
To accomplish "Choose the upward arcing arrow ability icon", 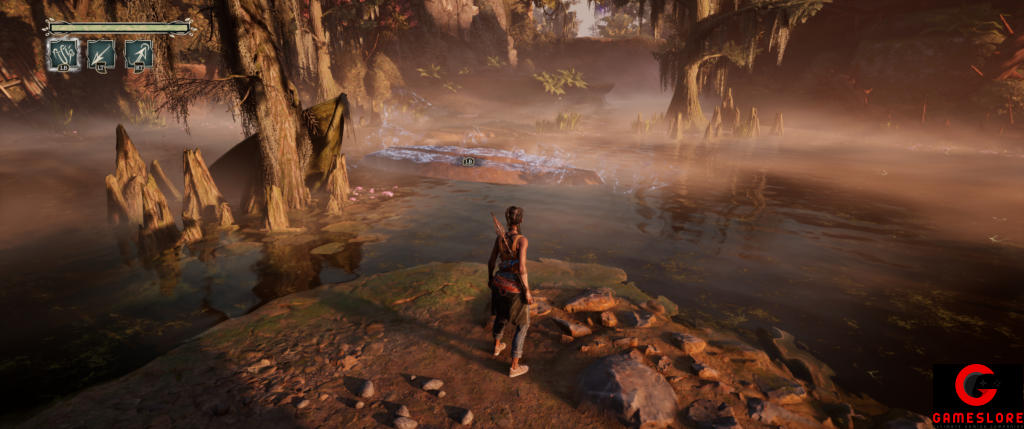I will [139, 54].
